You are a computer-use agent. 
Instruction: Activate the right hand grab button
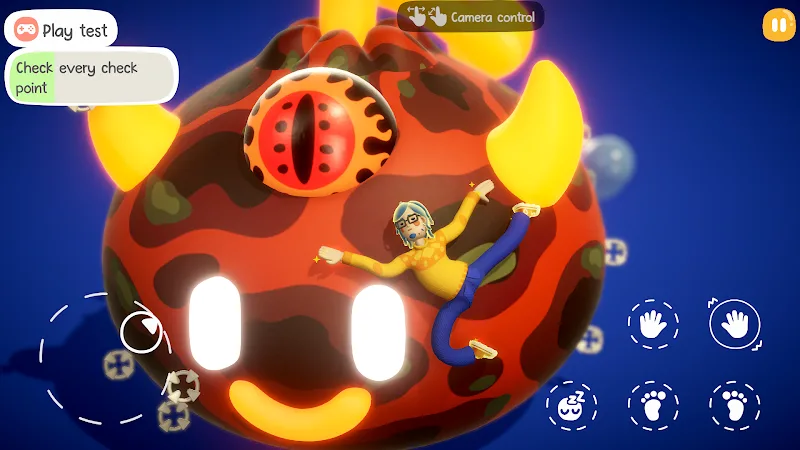[x=735, y=324]
